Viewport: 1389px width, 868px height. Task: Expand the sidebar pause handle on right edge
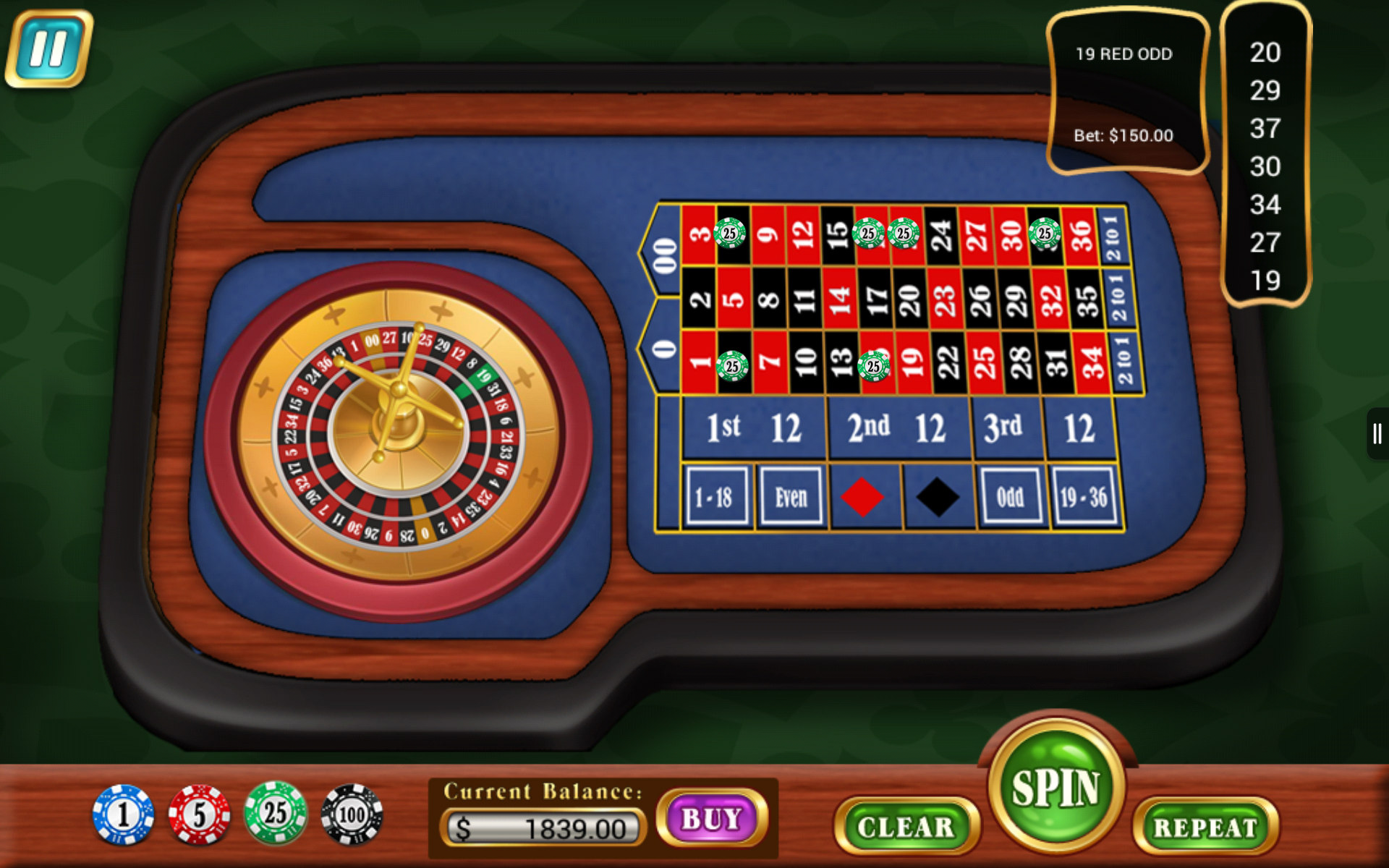pos(1376,433)
